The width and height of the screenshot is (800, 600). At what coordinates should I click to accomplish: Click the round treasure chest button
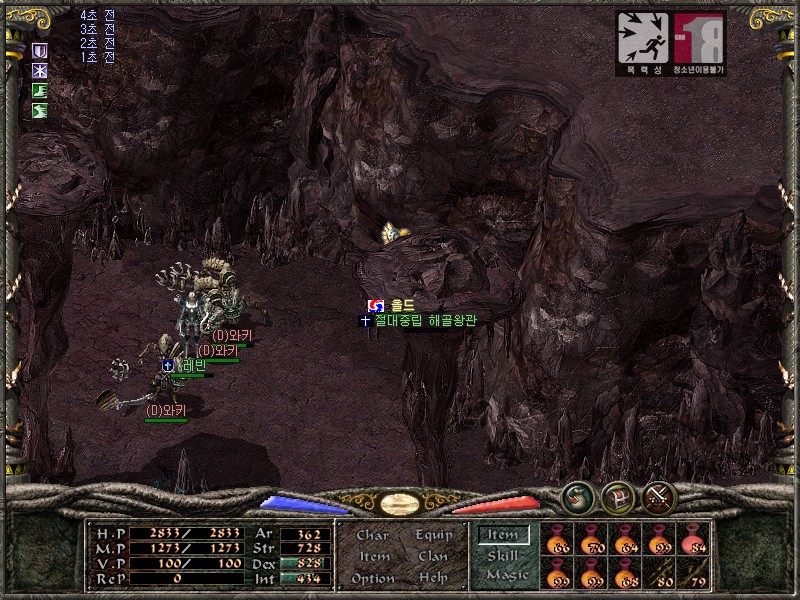tap(618, 497)
